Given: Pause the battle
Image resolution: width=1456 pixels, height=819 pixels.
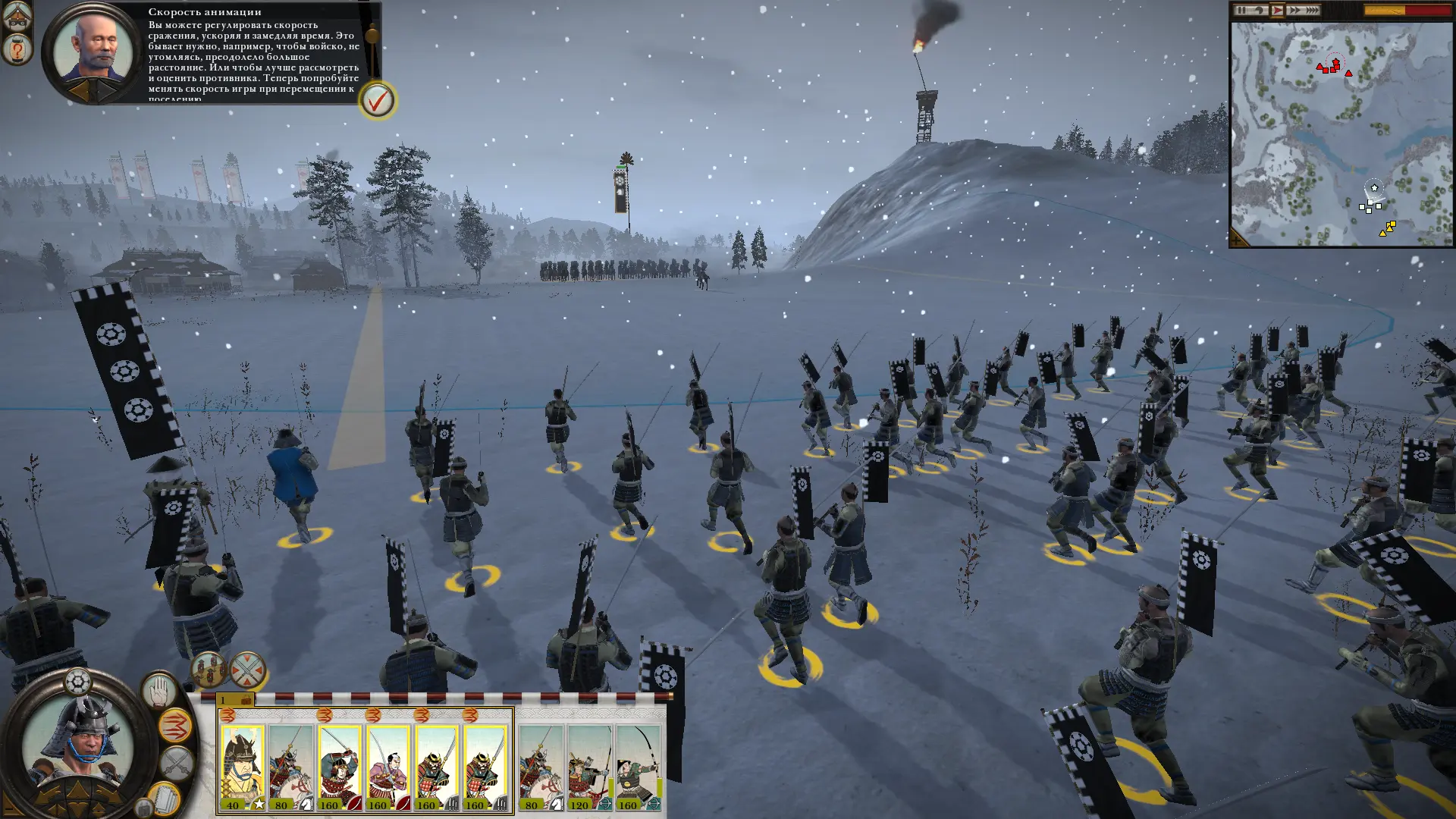Looking at the screenshot, I should [x=1241, y=11].
